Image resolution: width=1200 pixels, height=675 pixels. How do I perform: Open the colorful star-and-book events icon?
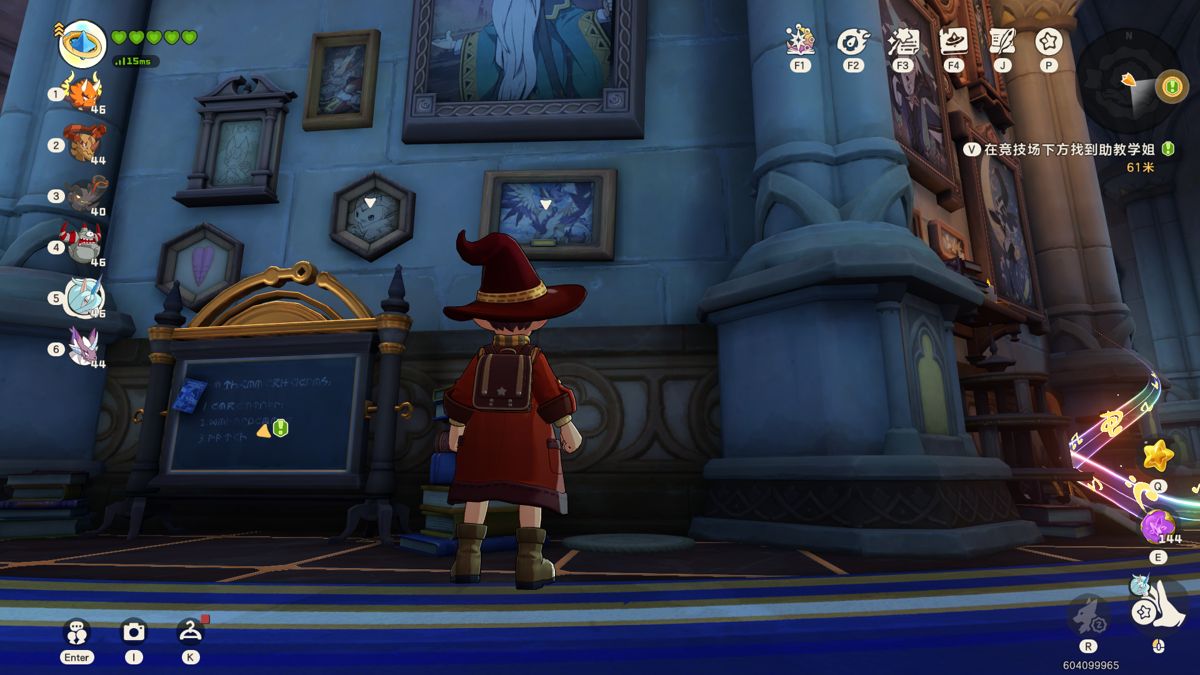[799, 42]
